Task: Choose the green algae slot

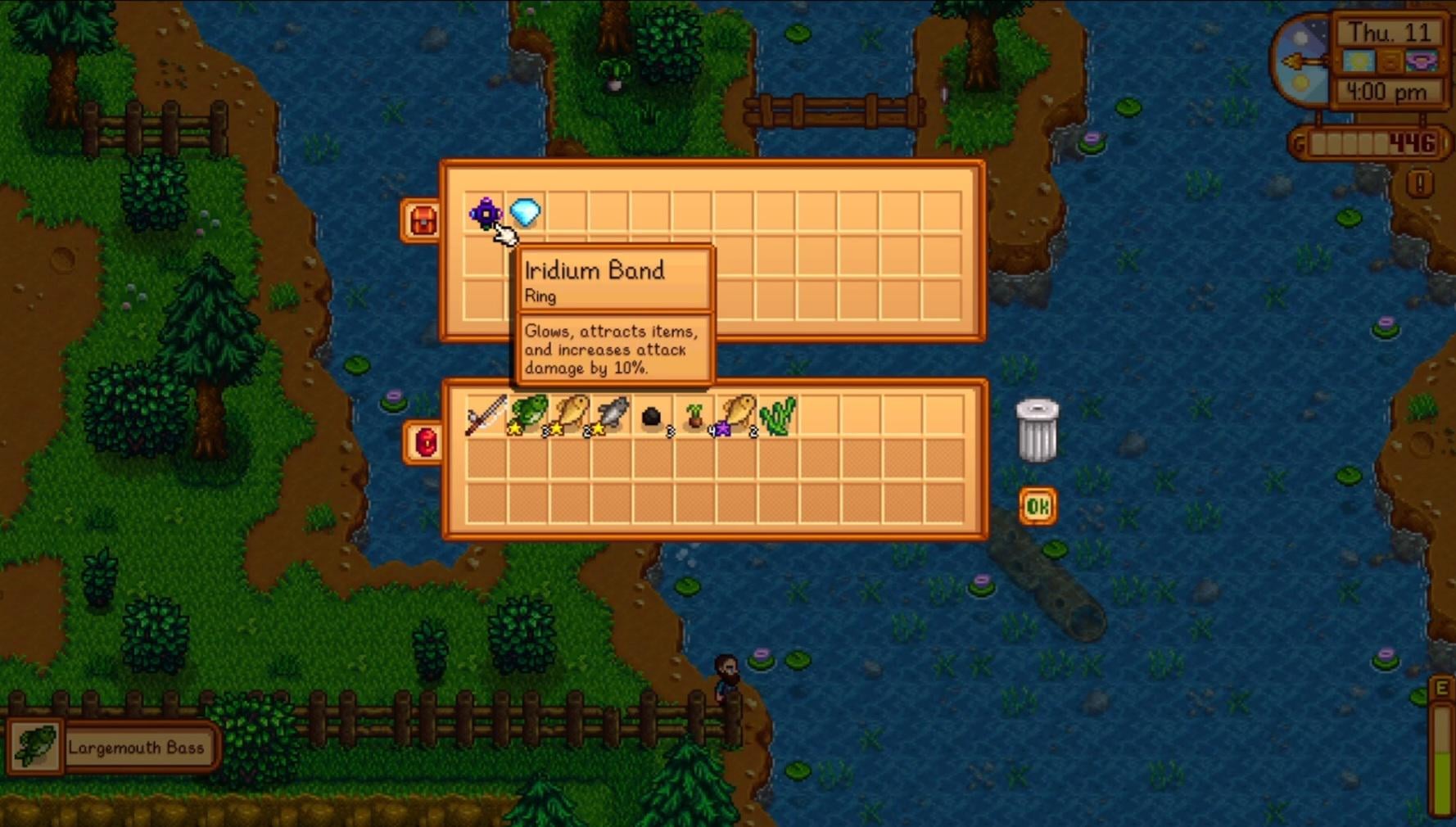Action: (778, 417)
